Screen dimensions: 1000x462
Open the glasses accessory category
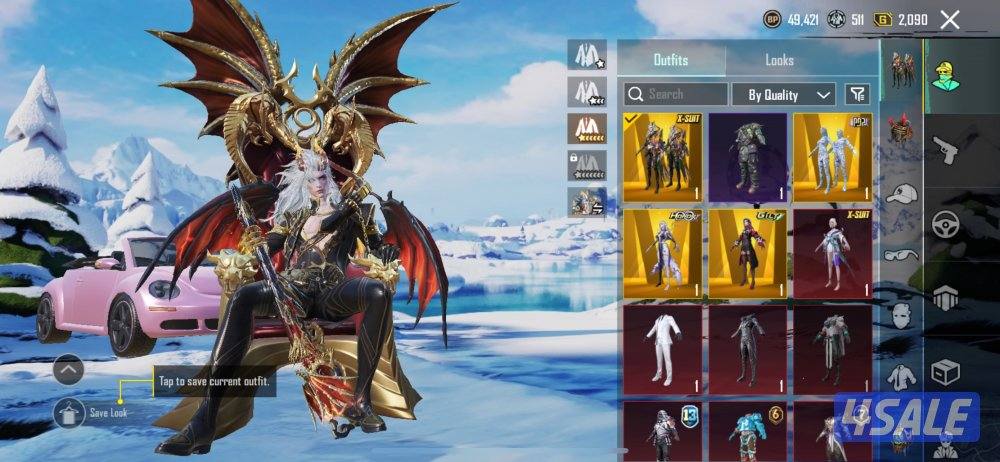902,255
